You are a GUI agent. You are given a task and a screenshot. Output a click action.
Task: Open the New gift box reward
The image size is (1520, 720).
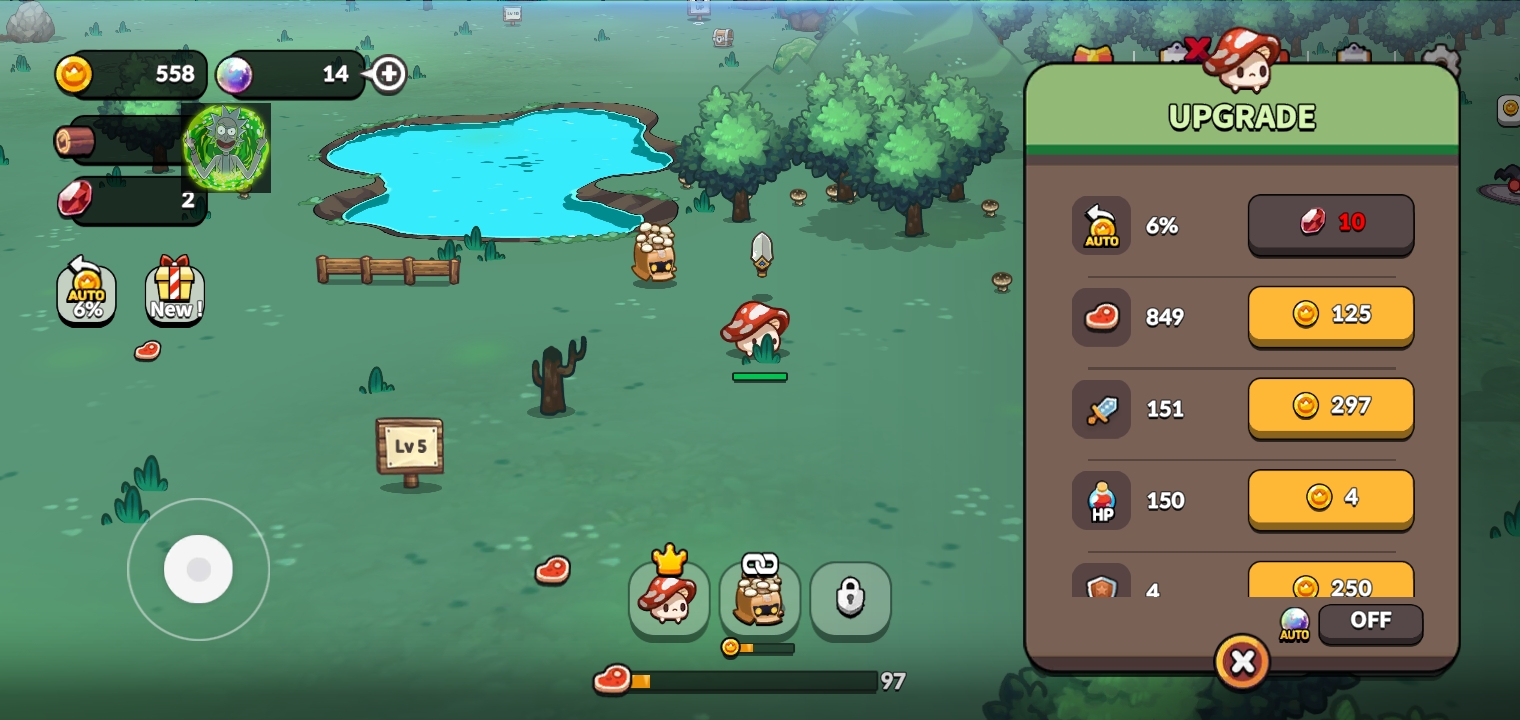(x=174, y=291)
